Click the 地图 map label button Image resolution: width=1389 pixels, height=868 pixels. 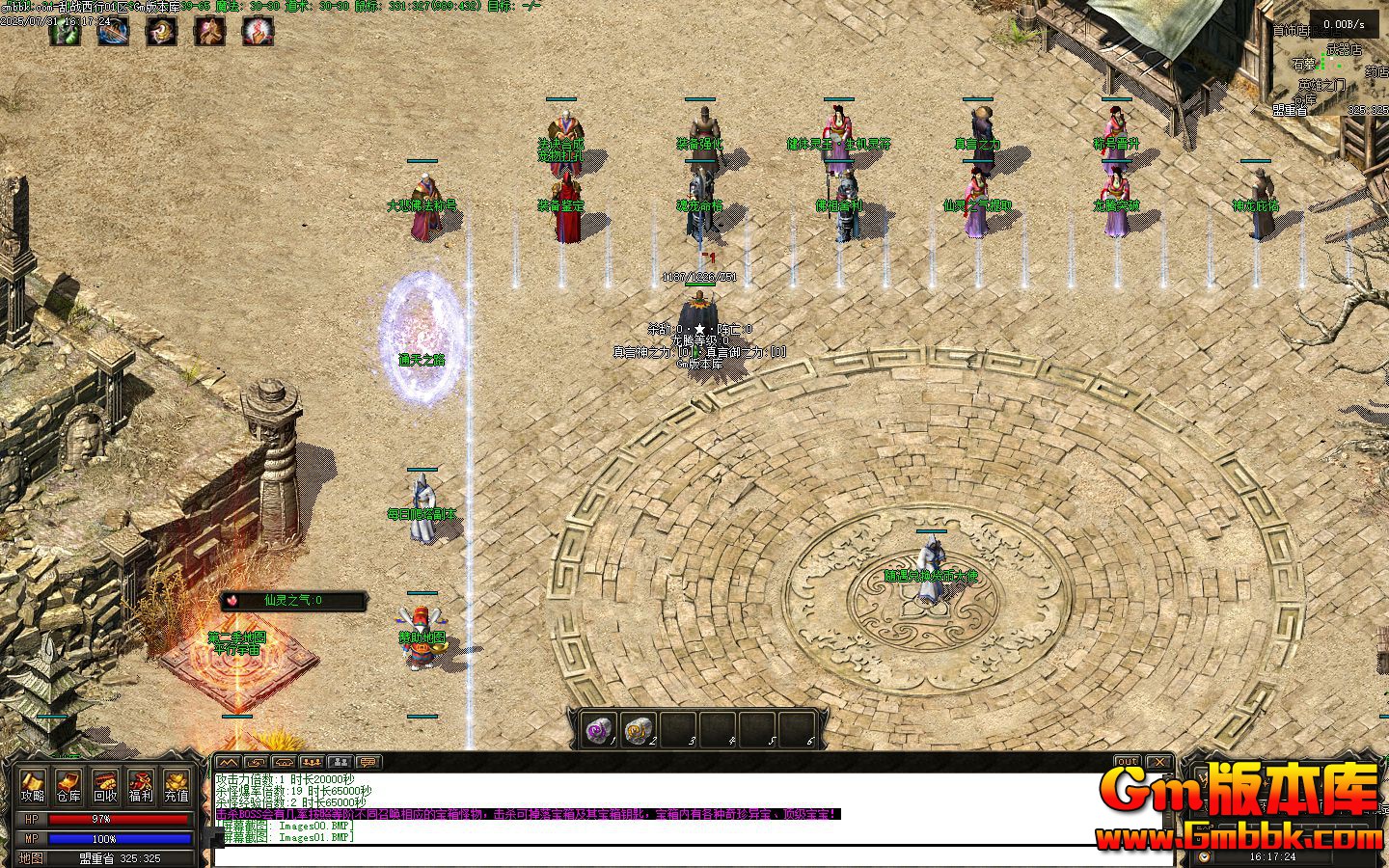coord(32,857)
